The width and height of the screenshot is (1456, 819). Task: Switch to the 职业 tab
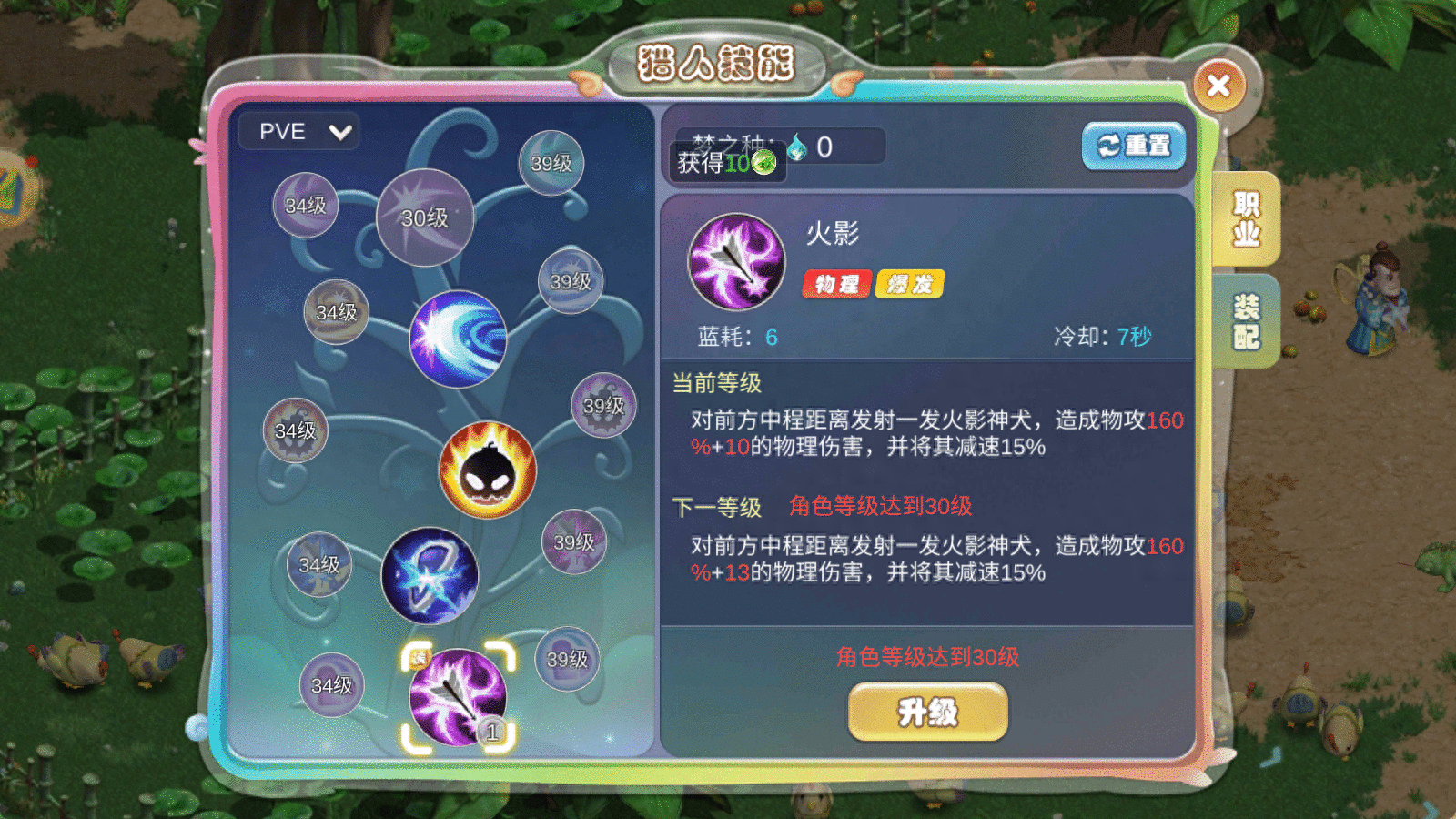1245,218
